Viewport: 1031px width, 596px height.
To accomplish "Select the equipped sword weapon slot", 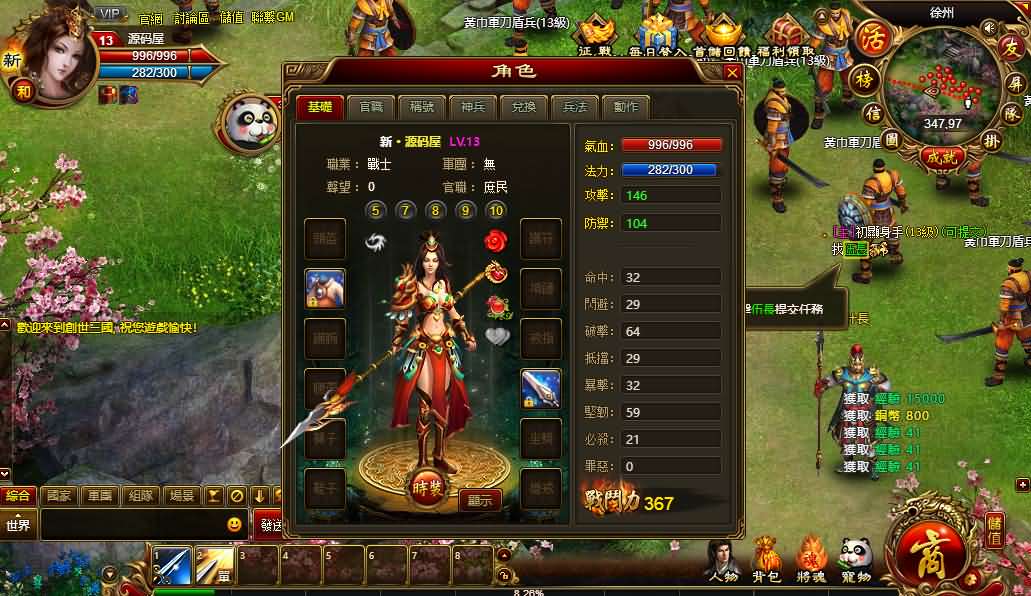I will [541, 388].
